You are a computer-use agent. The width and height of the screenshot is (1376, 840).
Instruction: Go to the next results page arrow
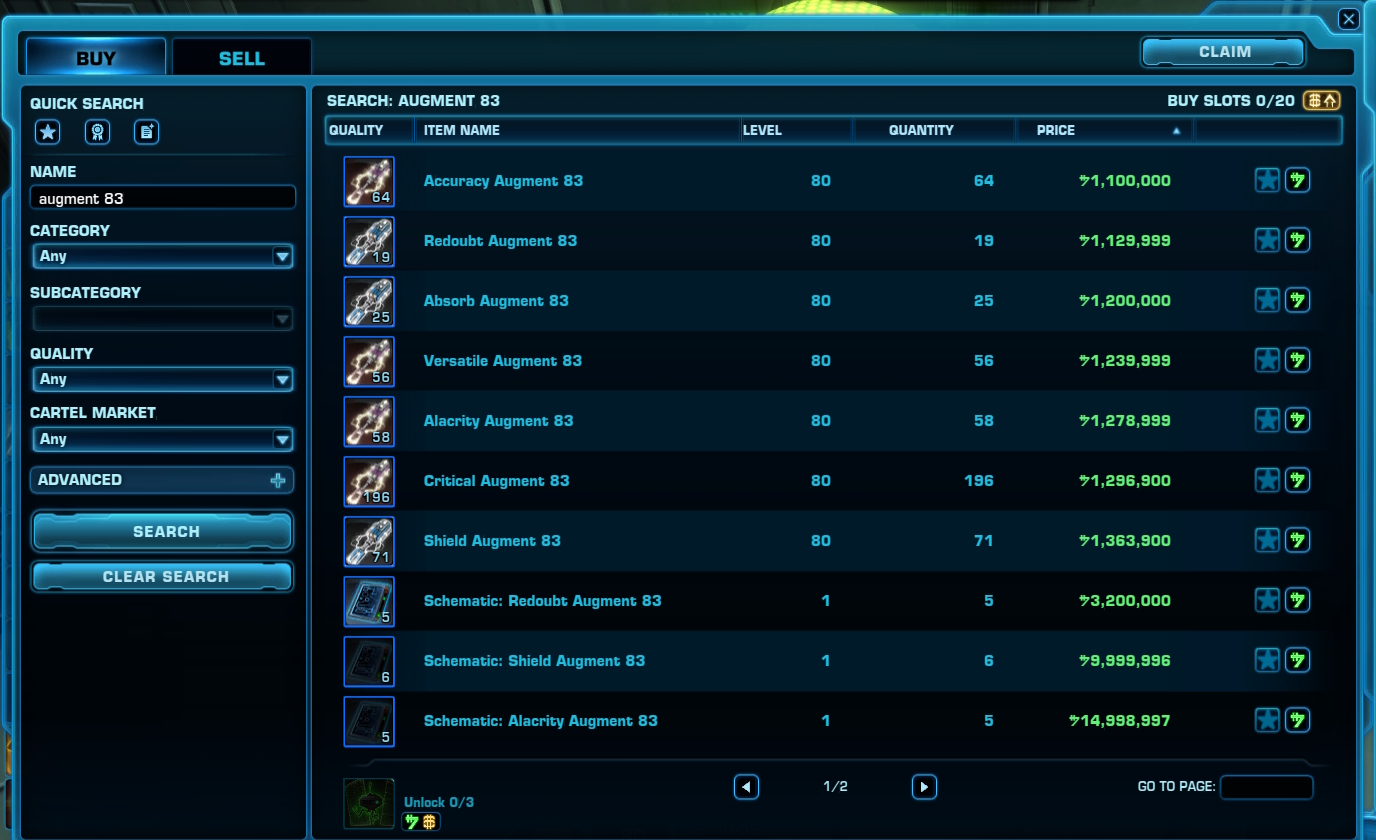point(923,787)
